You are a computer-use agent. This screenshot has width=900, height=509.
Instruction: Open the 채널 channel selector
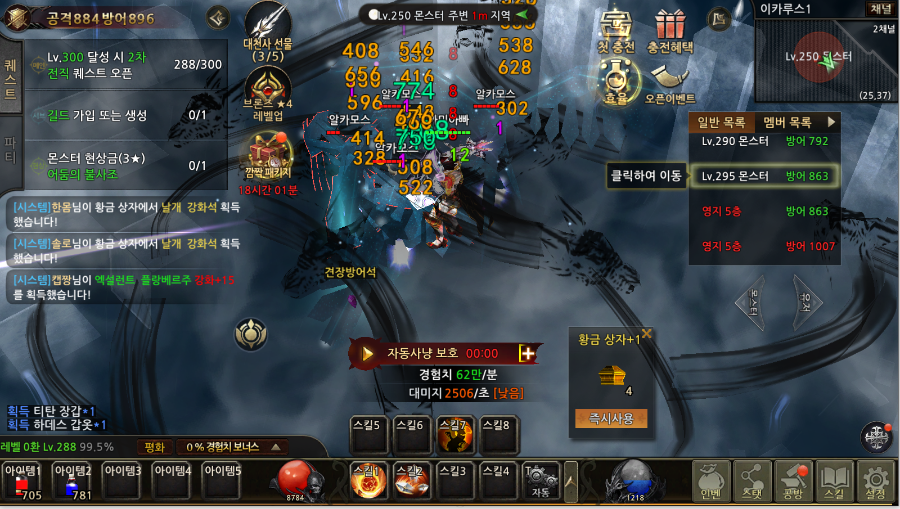pos(881,8)
